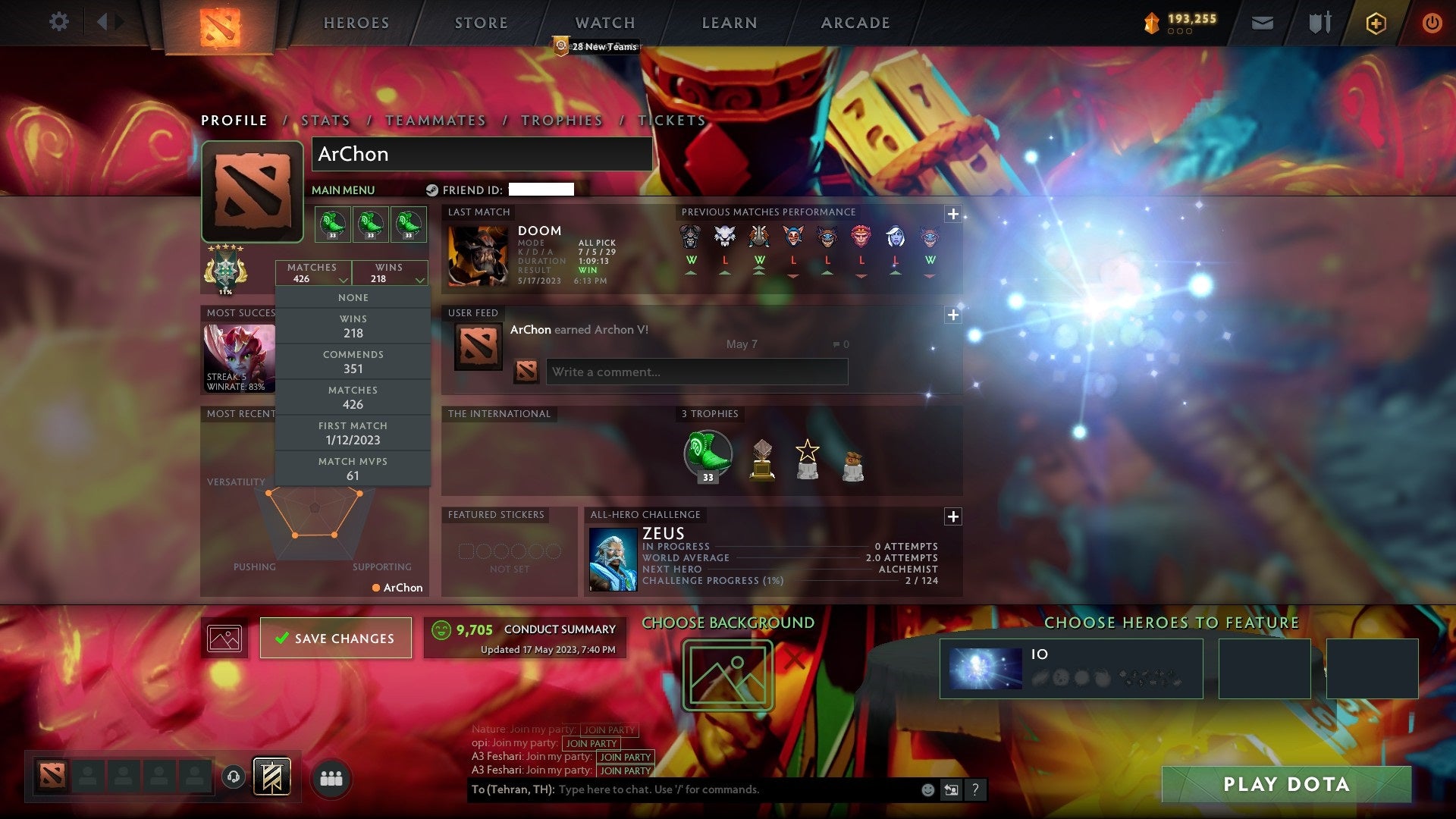Open Dota Plus via the shield-plus icon

(1376, 23)
